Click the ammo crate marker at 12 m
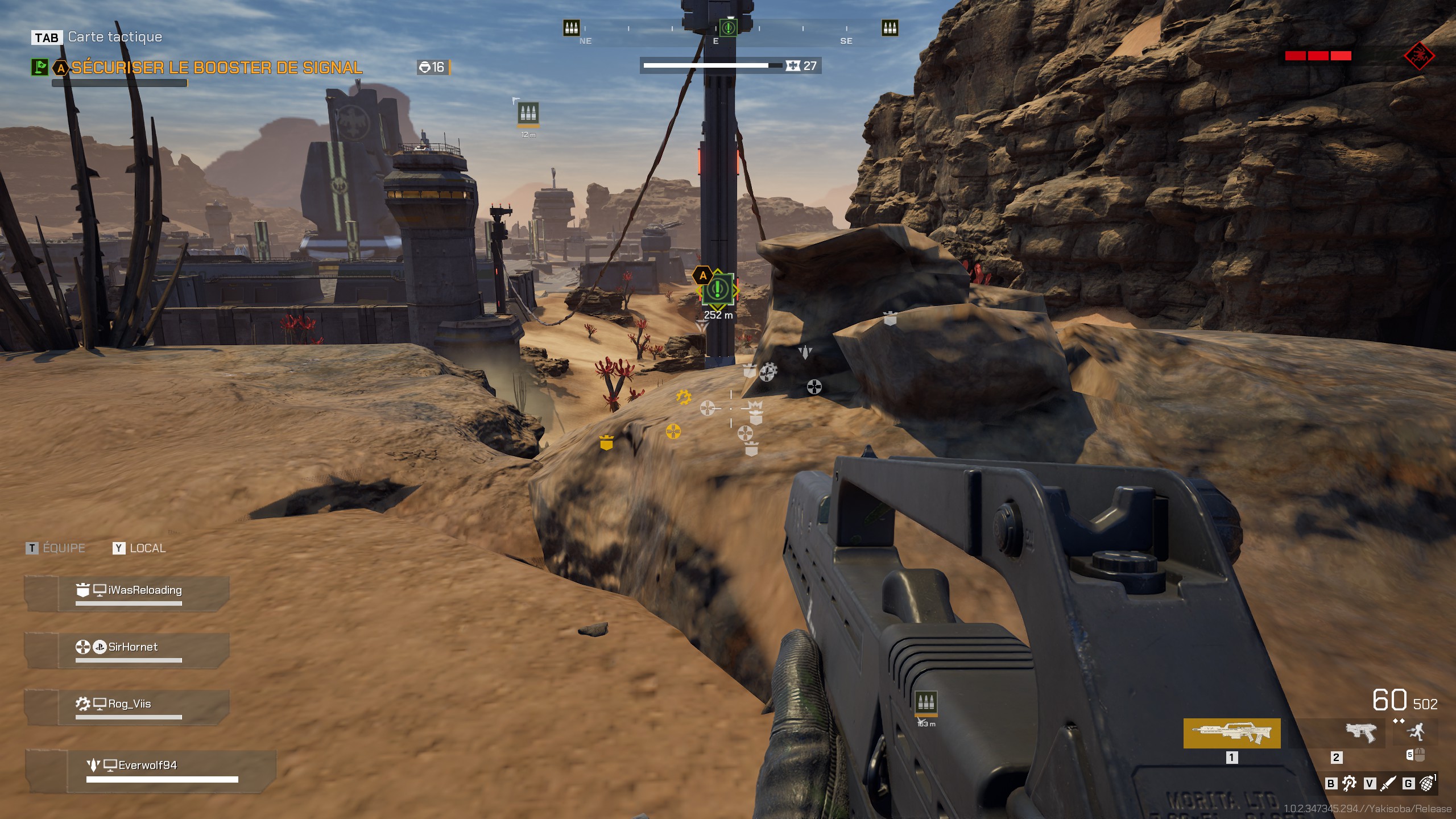This screenshot has height=819, width=1456. [x=528, y=113]
